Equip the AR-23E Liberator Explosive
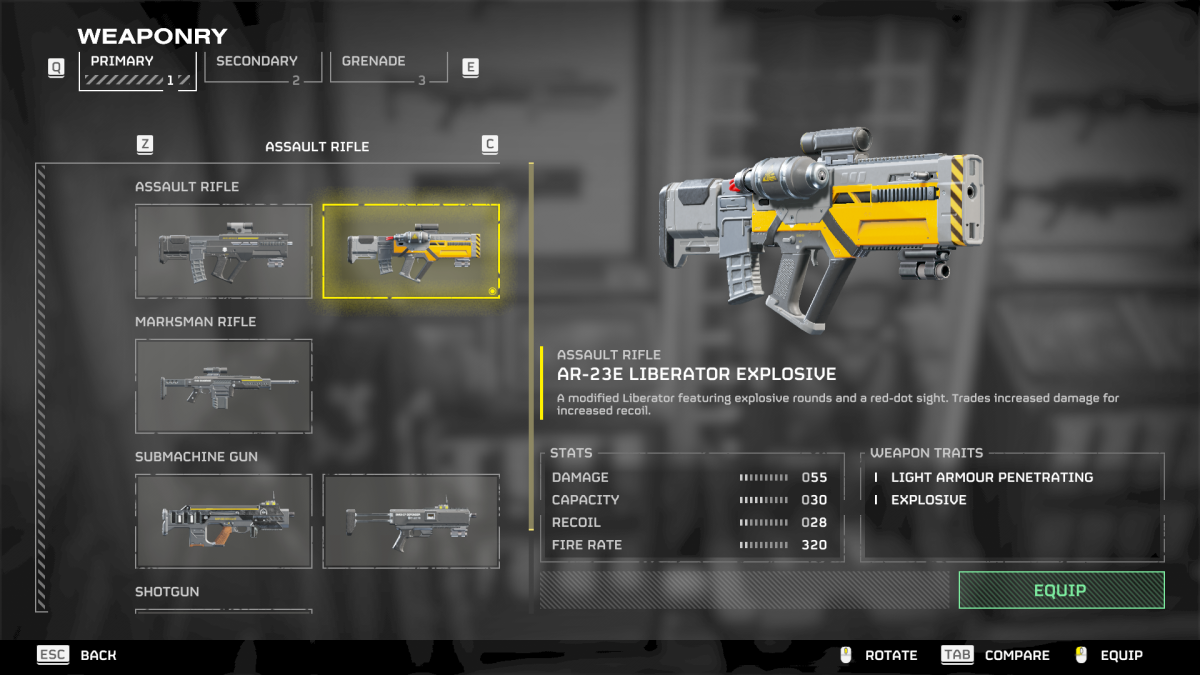The image size is (1200, 675). 1061,590
